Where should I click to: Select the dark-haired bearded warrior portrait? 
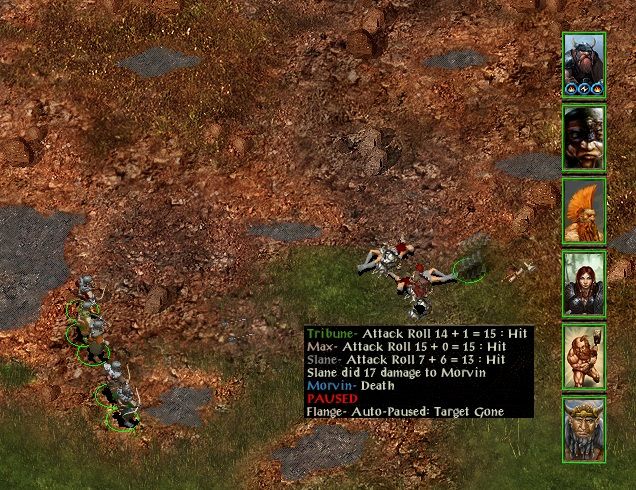pyautogui.click(x=584, y=137)
